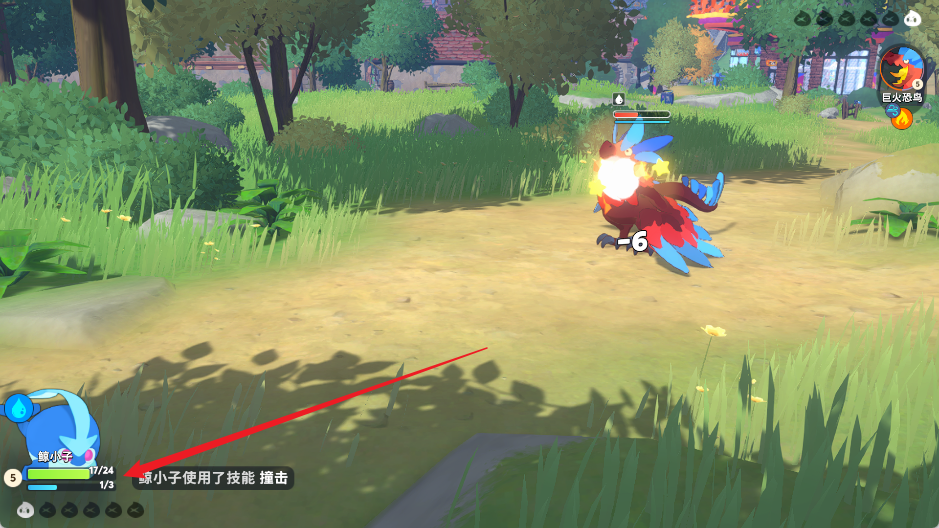Click the white active enemy team slot
Screen dimensions: 939x528
(911, 18)
